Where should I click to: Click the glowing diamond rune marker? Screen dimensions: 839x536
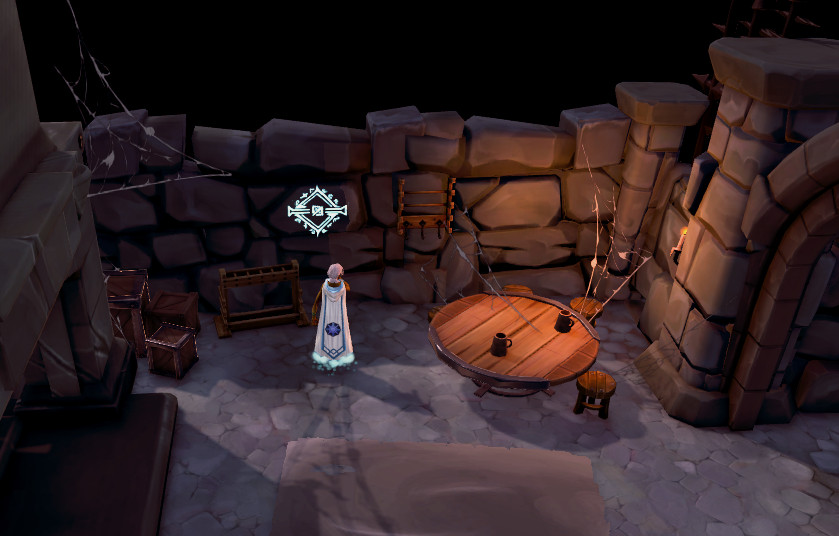(317, 211)
